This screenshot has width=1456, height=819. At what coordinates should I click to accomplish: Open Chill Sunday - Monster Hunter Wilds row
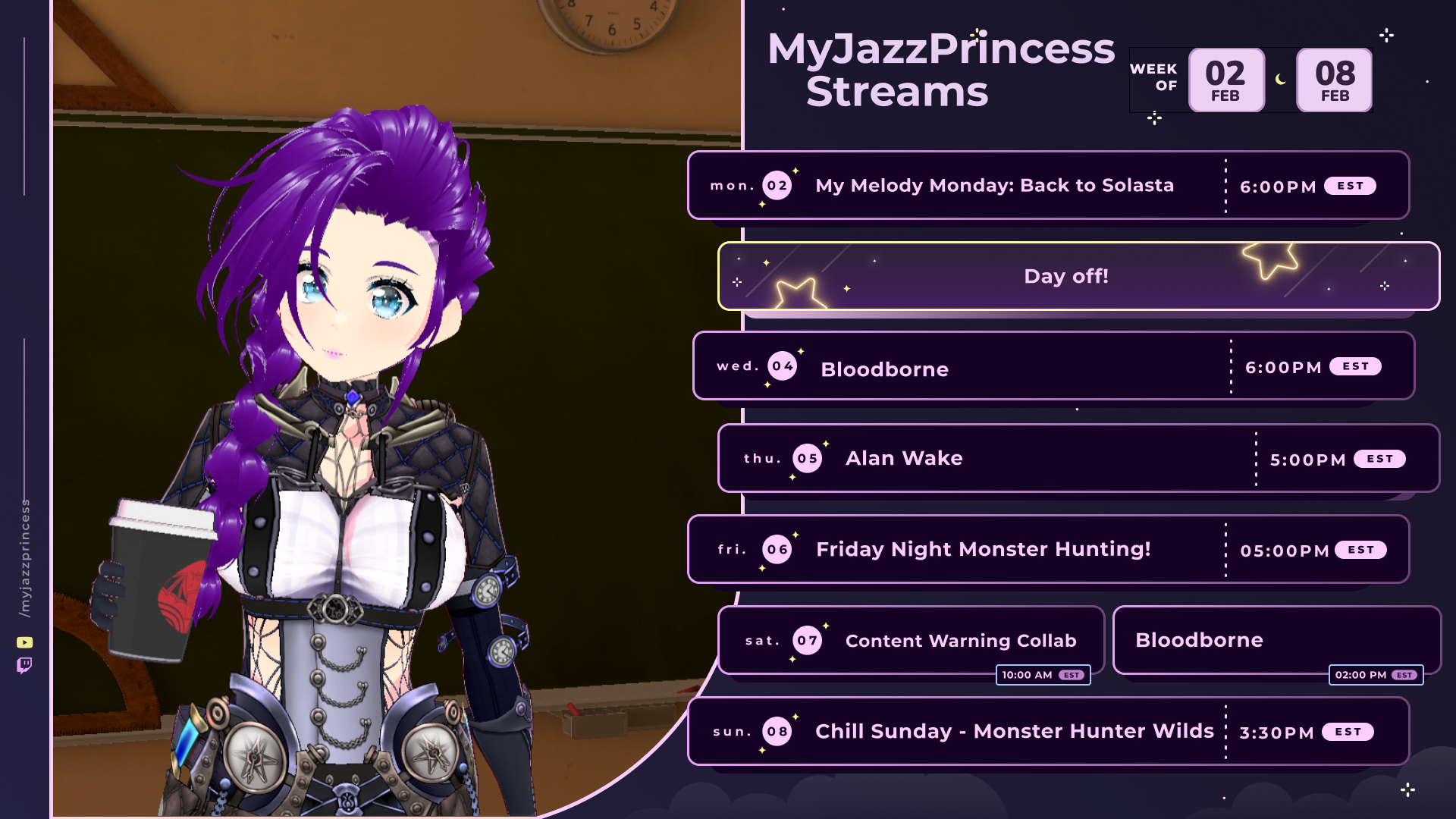(1014, 731)
